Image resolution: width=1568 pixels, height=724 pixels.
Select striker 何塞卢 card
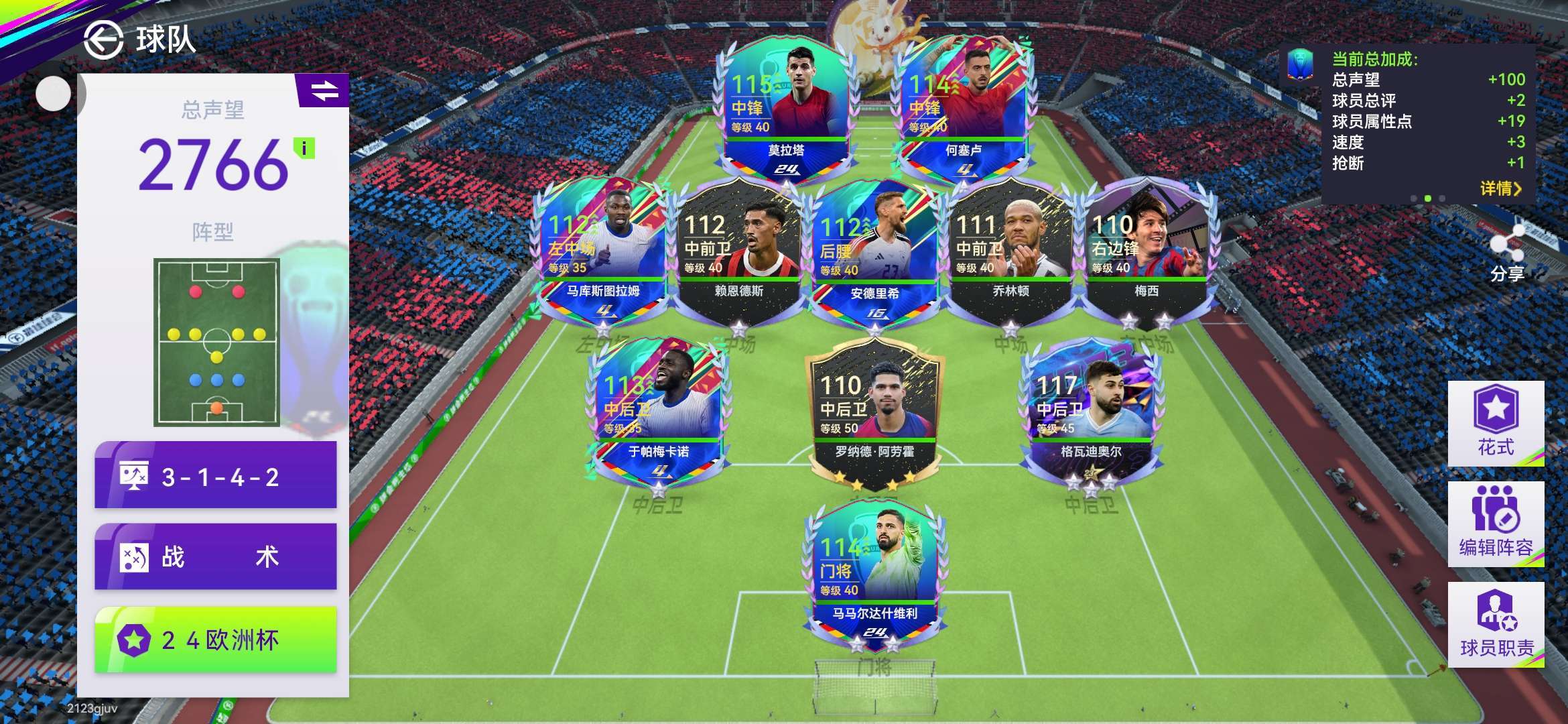tap(962, 107)
